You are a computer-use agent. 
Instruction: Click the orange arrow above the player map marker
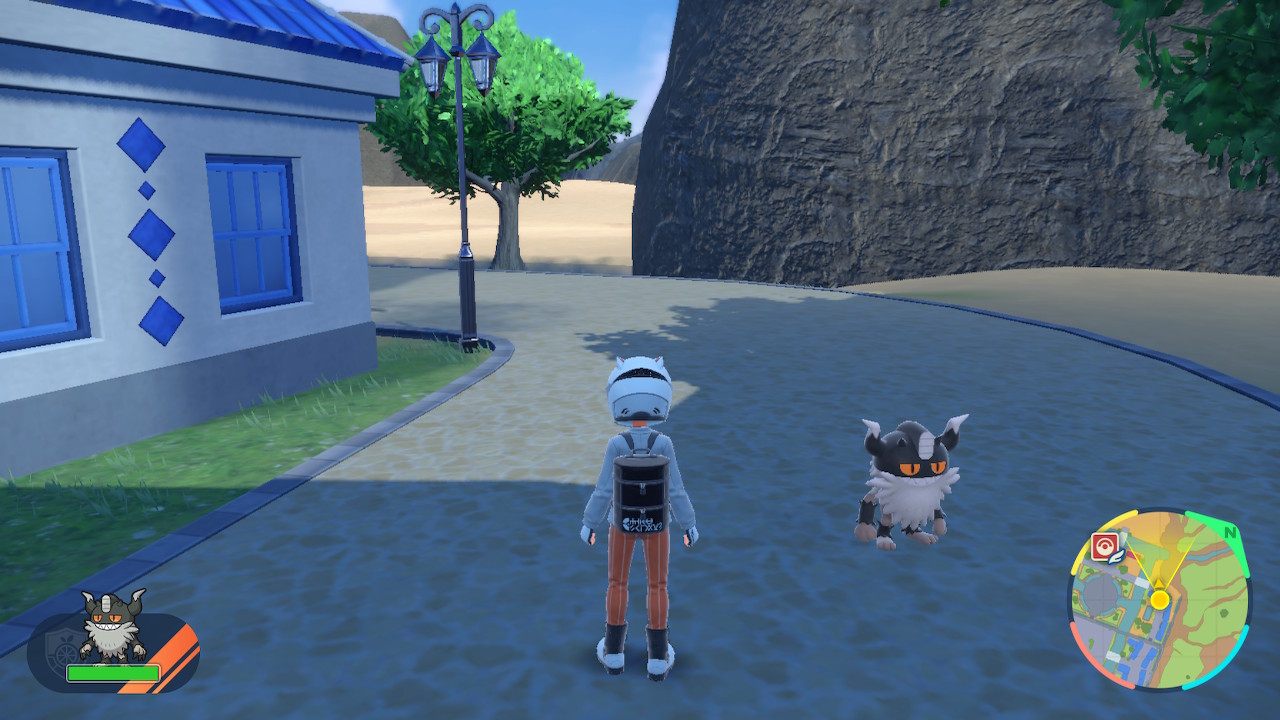(x=1158, y=583)
